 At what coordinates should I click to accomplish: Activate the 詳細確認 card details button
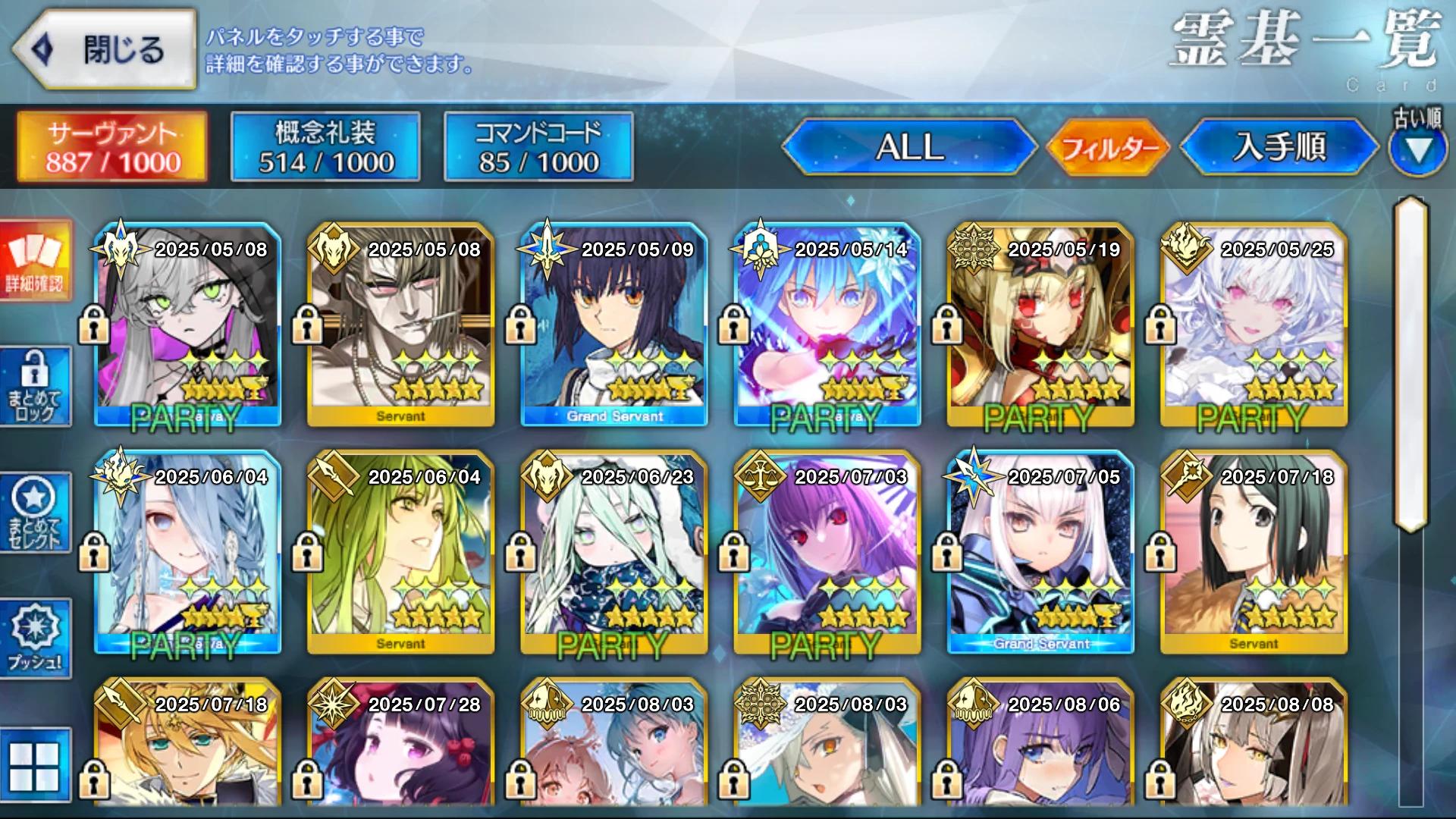click(x=36, y=261)
